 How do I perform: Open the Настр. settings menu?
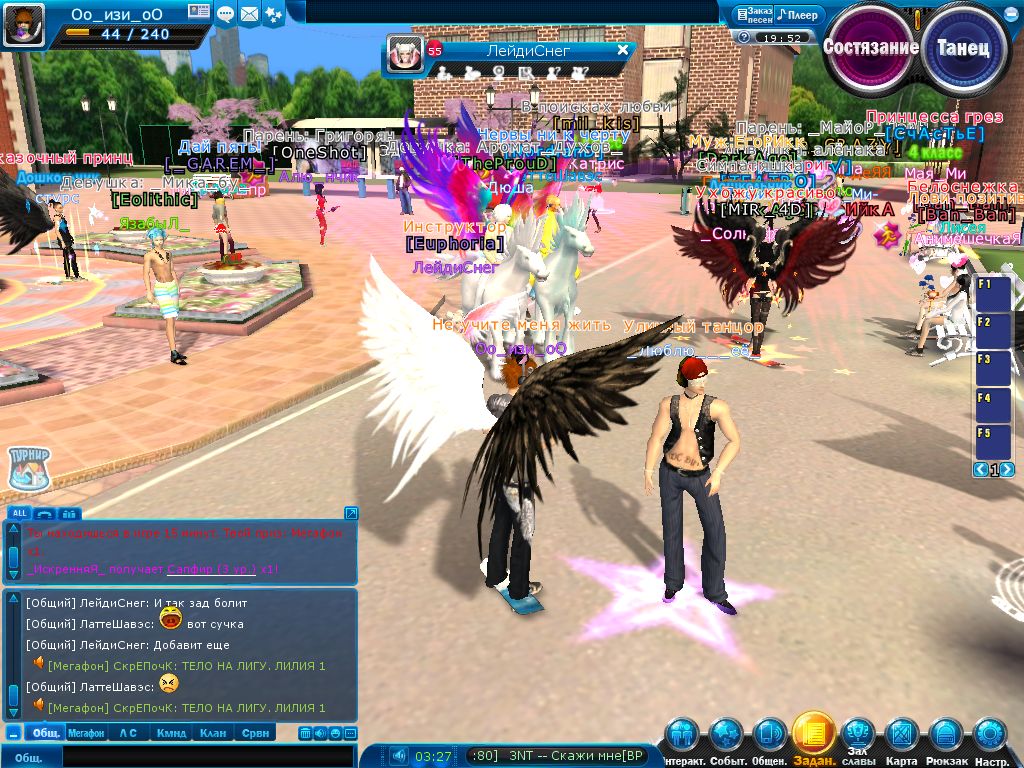[x=990, y=735]
